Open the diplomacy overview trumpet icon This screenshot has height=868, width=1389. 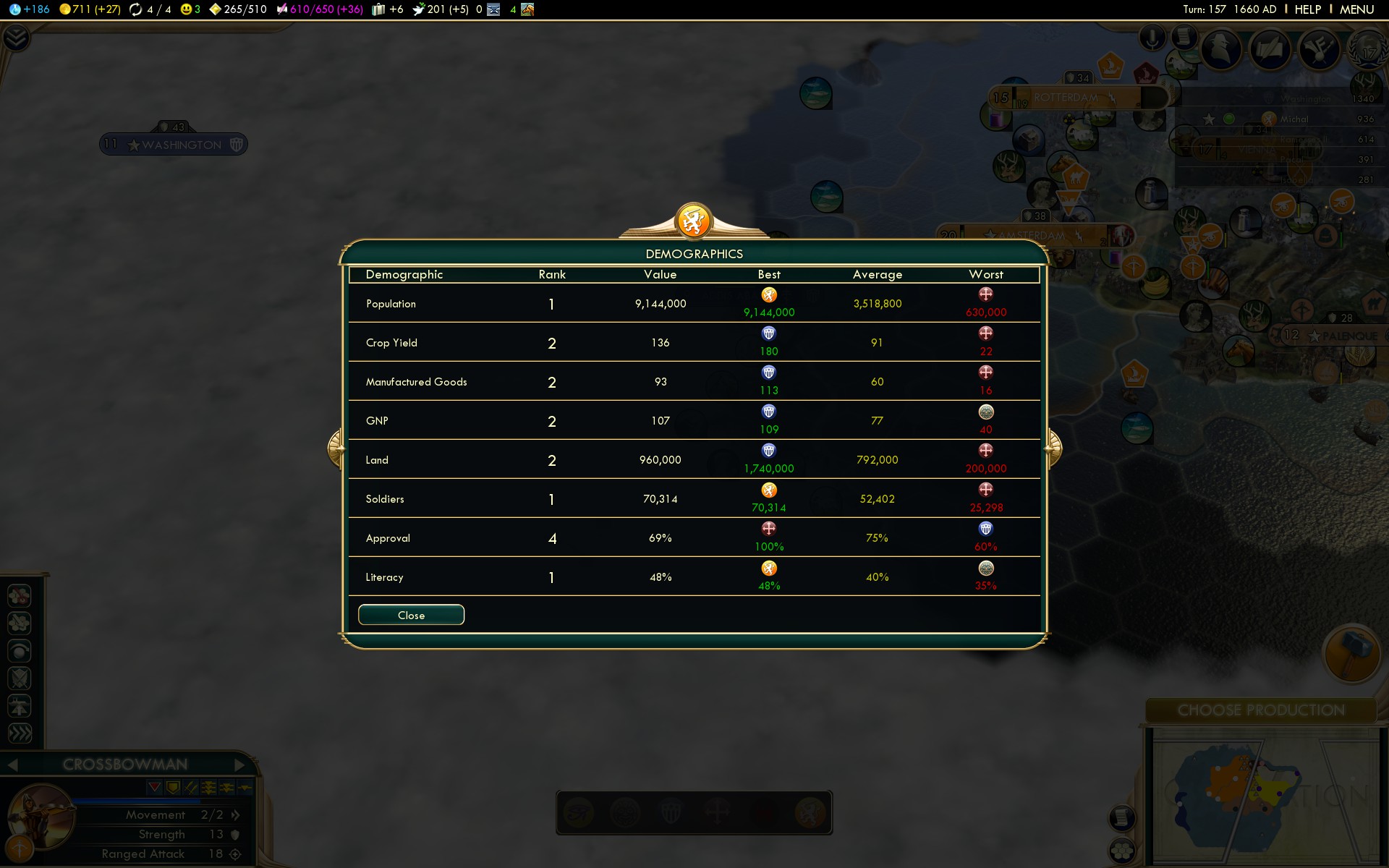point(1319,49)
